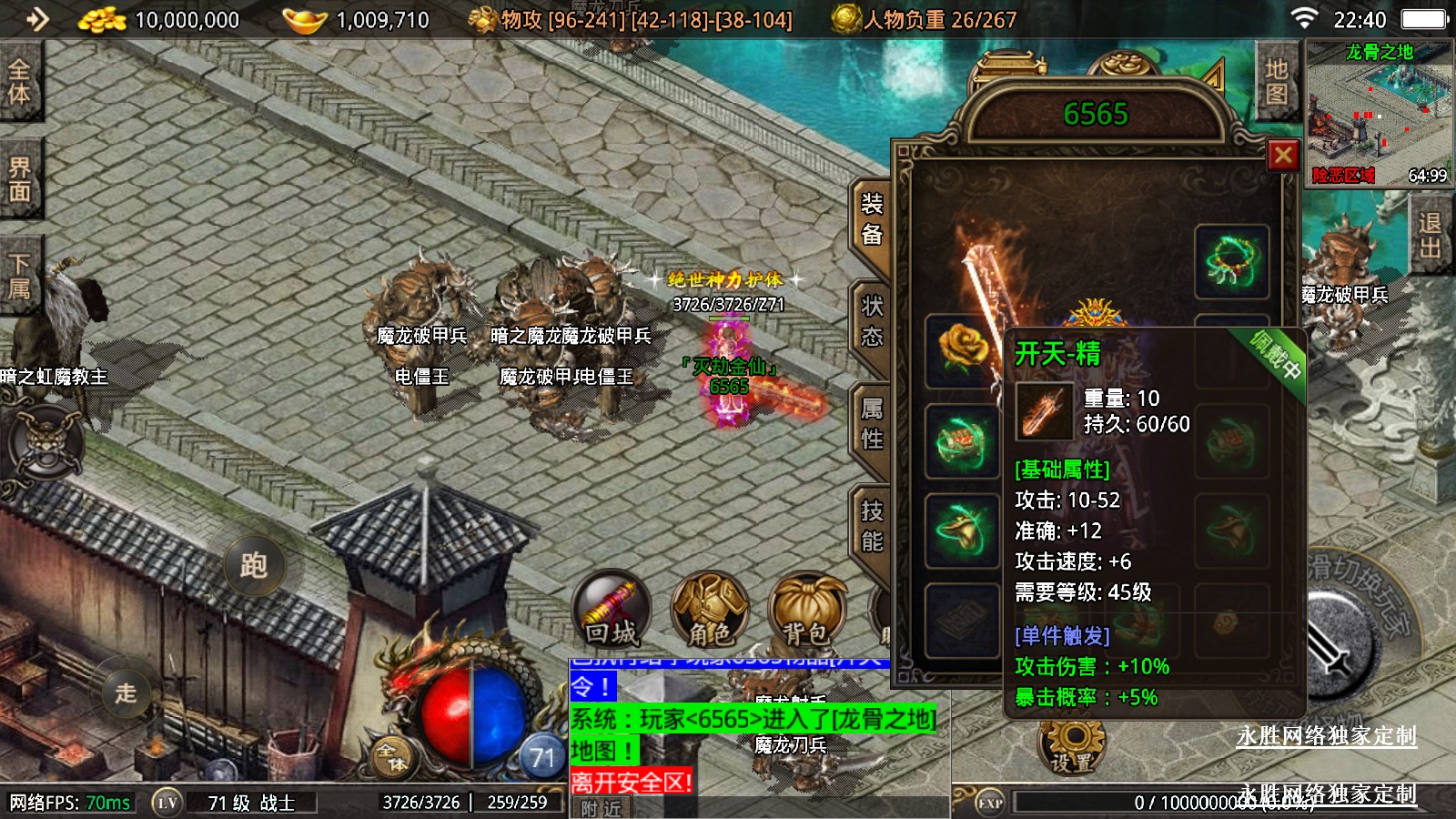Open the 设置 settings gear
The image size is (1456, 819).
(x=1072, y=746)
